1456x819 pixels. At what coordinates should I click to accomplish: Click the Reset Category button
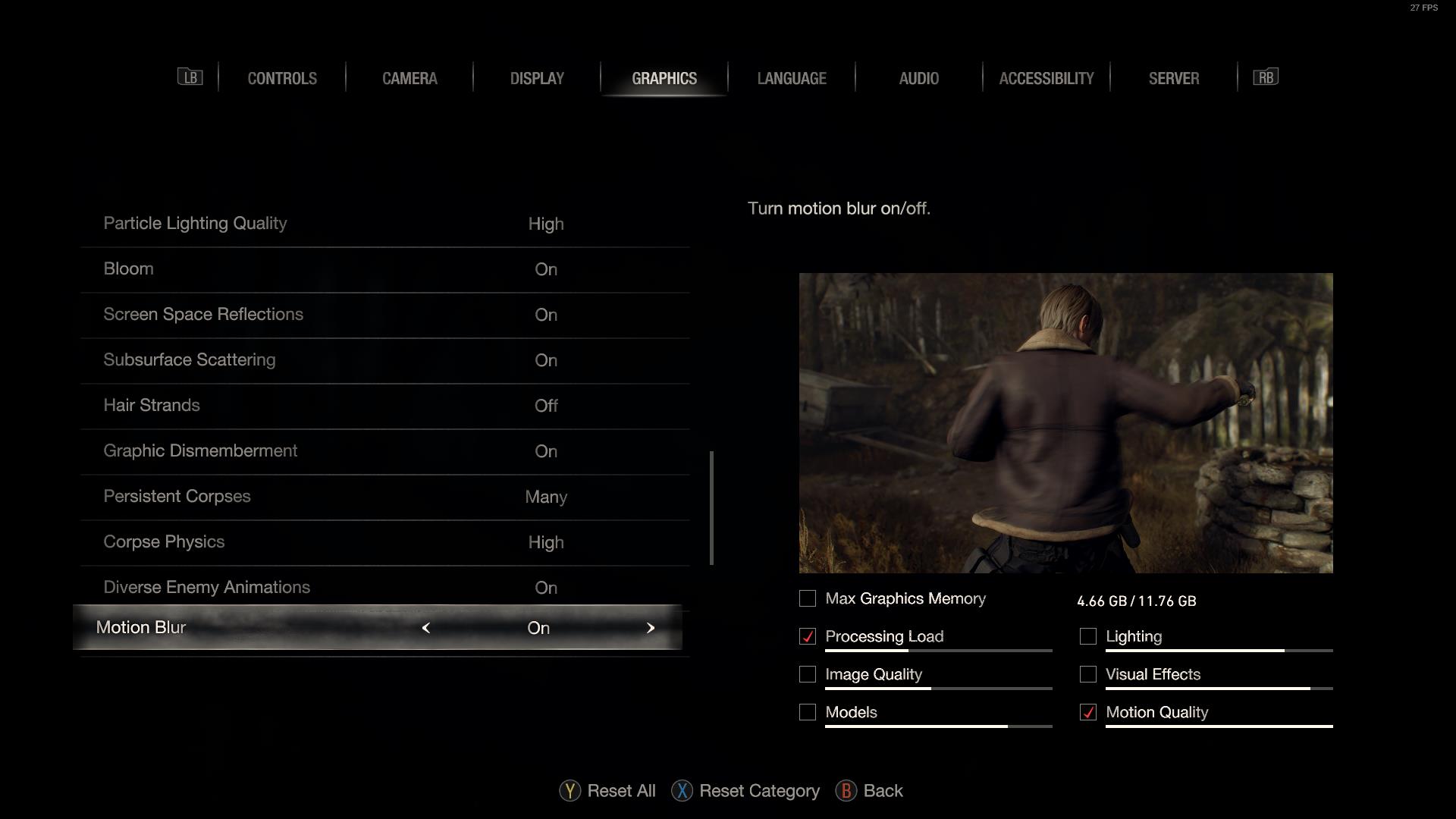[x=745, y=791]
